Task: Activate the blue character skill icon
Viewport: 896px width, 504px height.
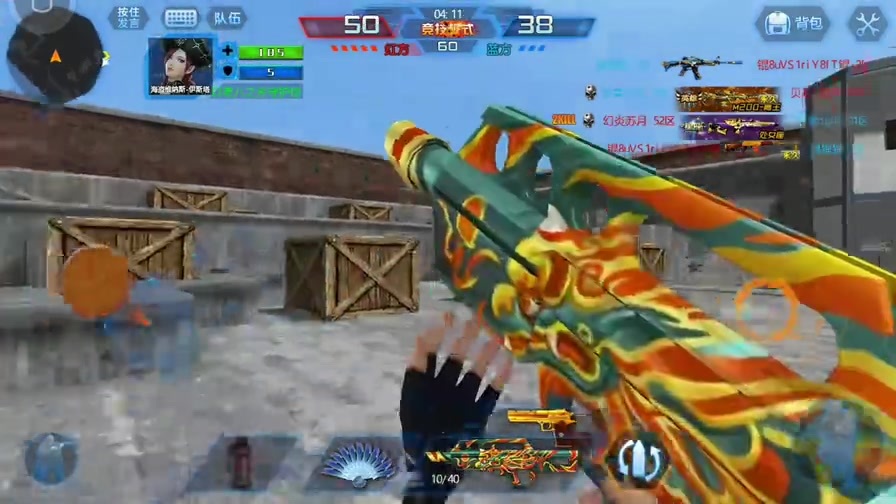Action: coord(50,458)
